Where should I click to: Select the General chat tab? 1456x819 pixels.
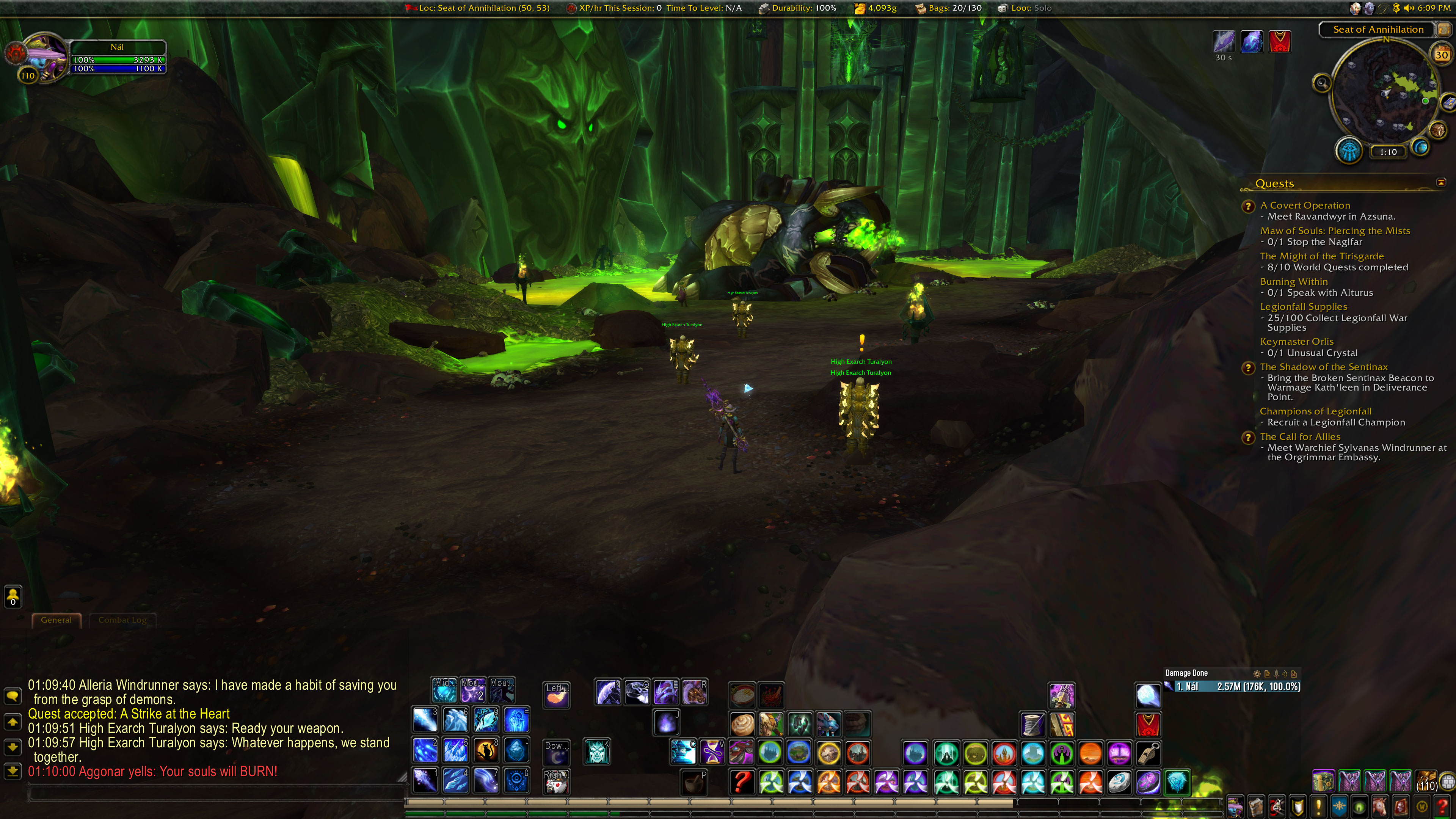[x=56, y=620]
